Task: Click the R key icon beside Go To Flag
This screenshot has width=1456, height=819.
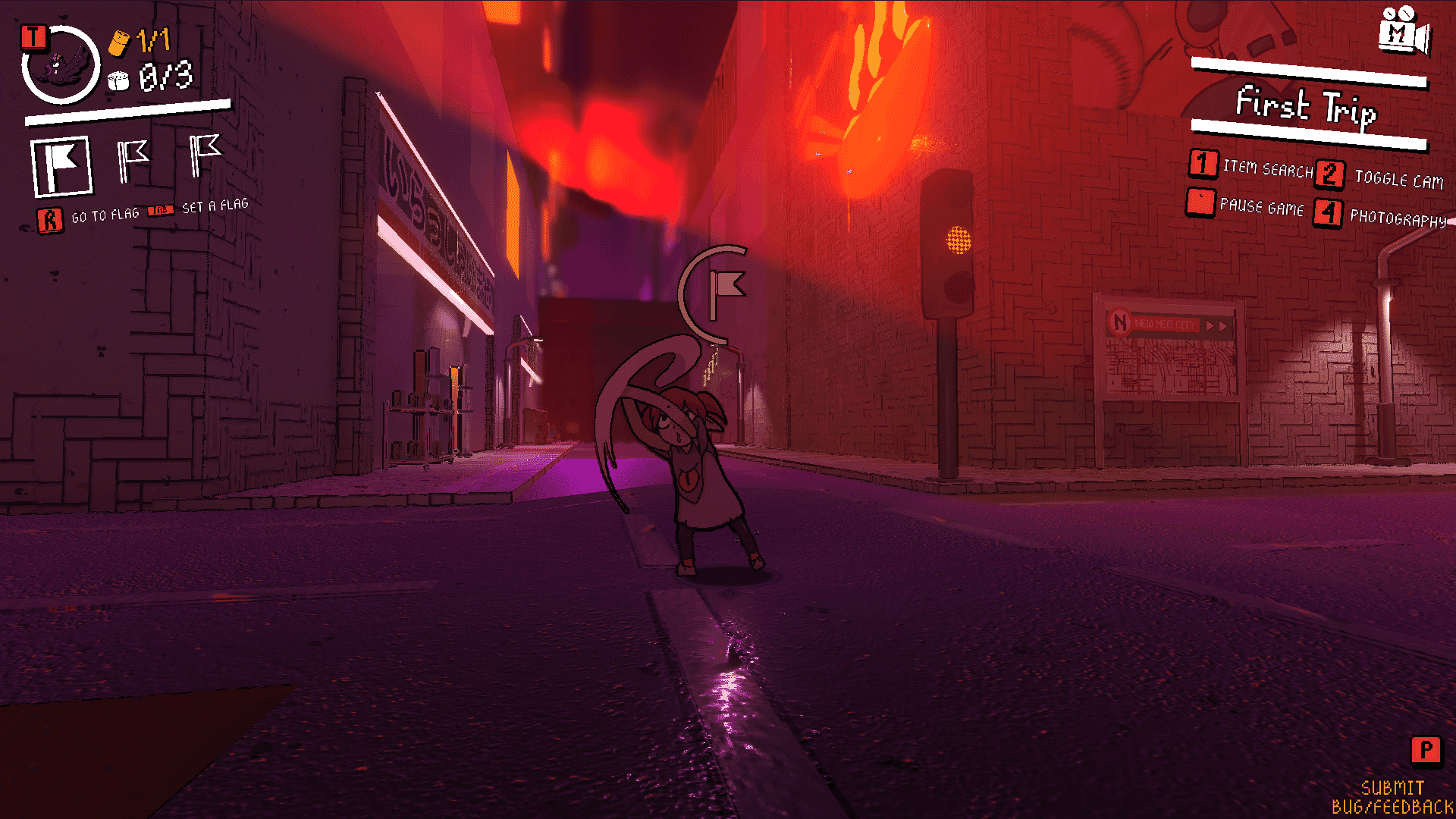Action: 50,220
